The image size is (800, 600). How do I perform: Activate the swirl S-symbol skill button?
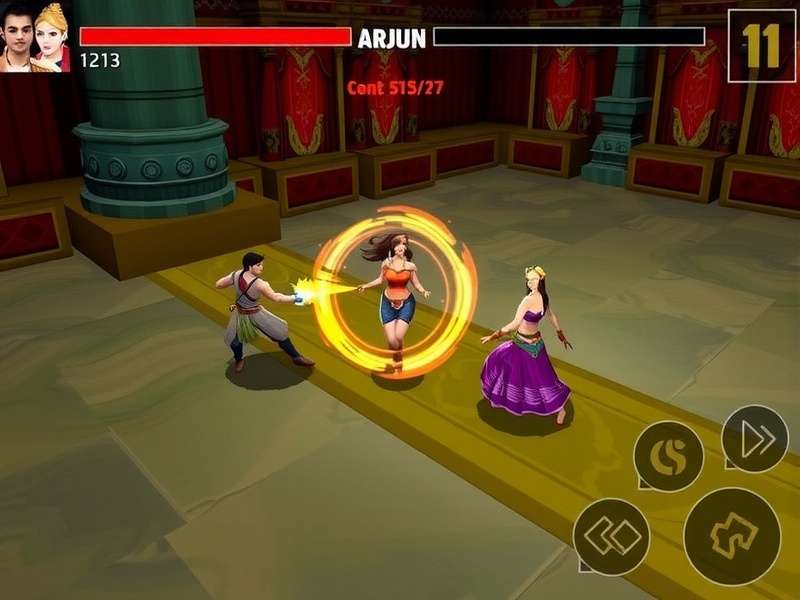click(668, 457)
